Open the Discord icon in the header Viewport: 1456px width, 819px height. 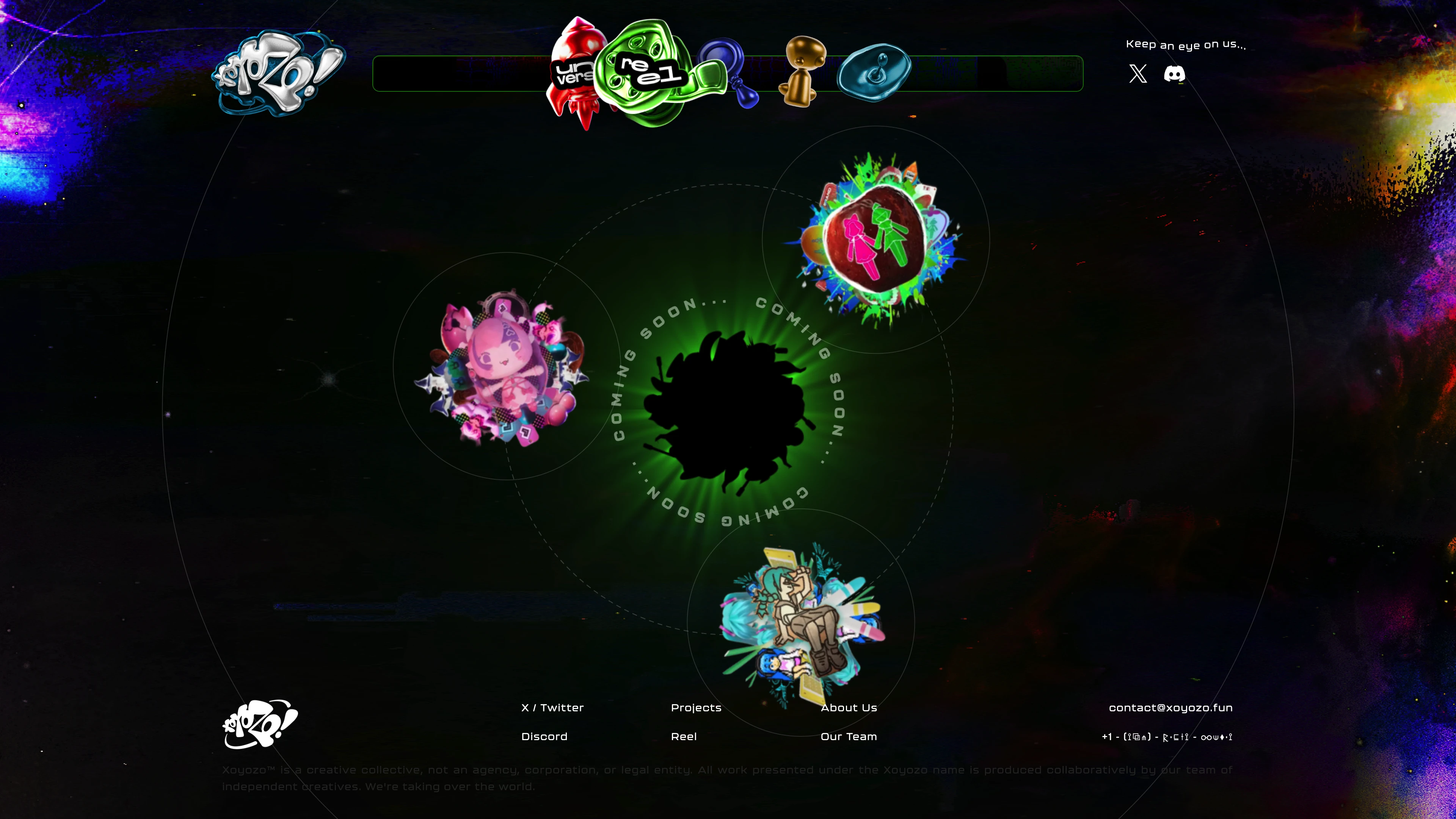point(1175,74)
